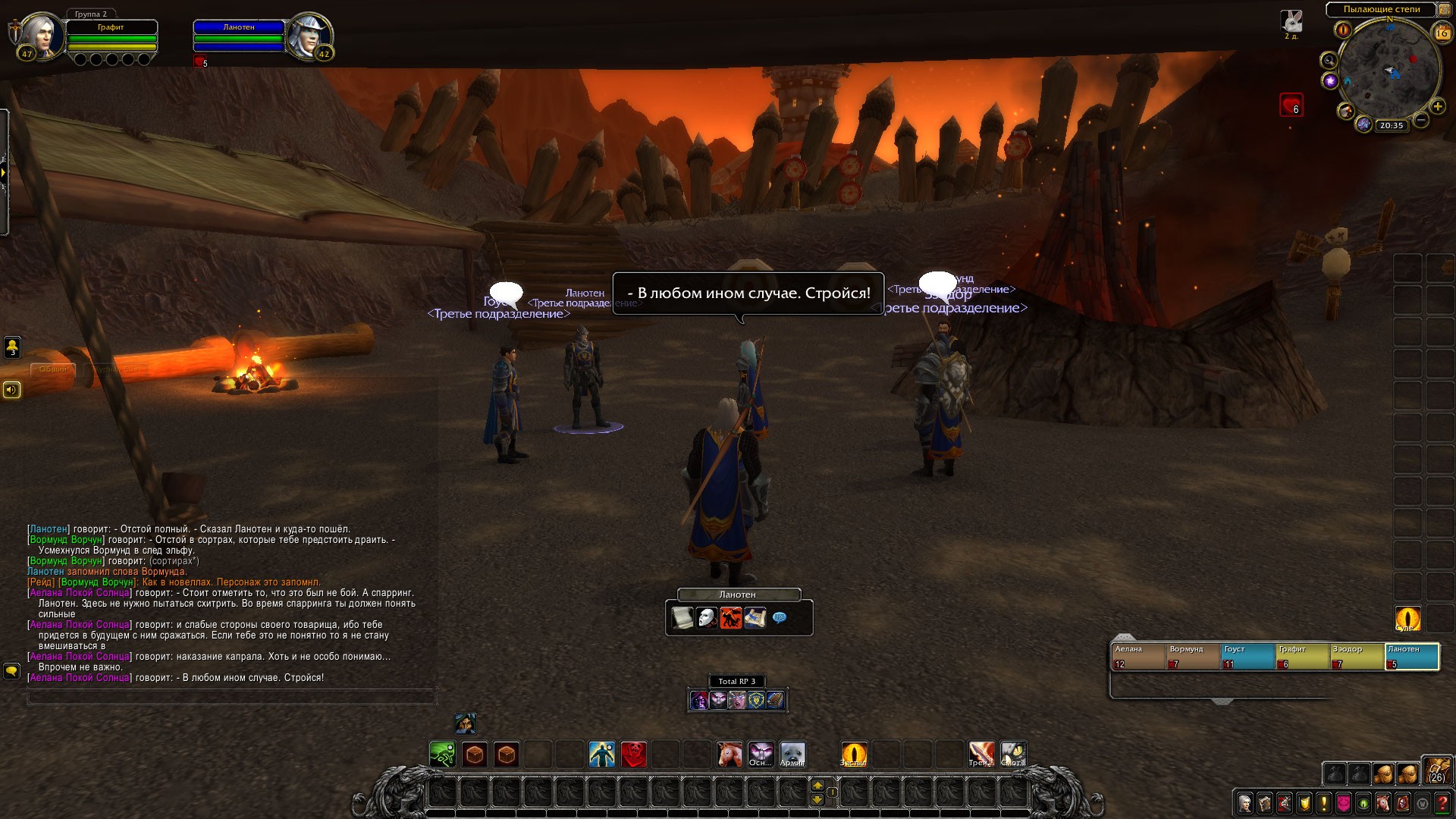Open the character info micro button
Image resolution: width=1456 pixels, height=819 pixels.
1245,802
